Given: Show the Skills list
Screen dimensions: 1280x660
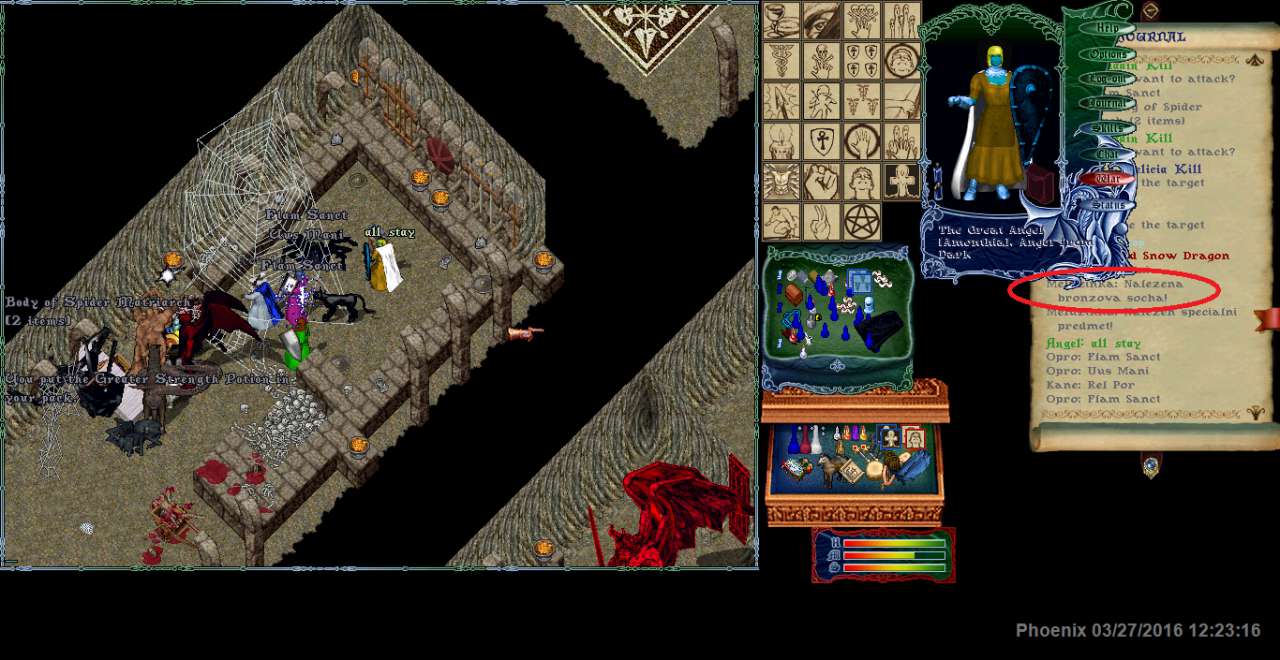Looking at the screenshot, I should point(1107,128).
